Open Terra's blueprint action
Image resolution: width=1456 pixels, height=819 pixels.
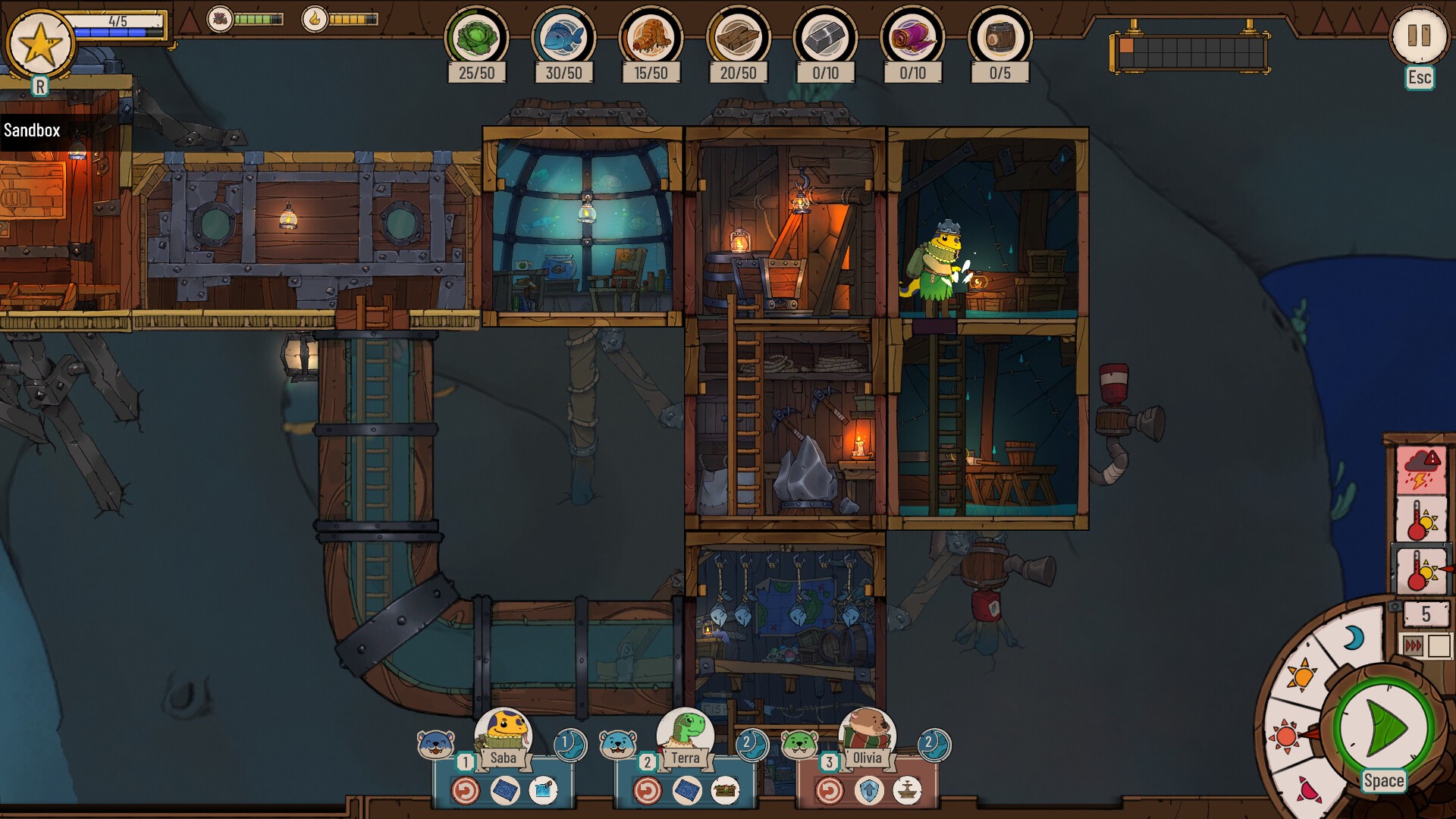click(x=686, y=791)
